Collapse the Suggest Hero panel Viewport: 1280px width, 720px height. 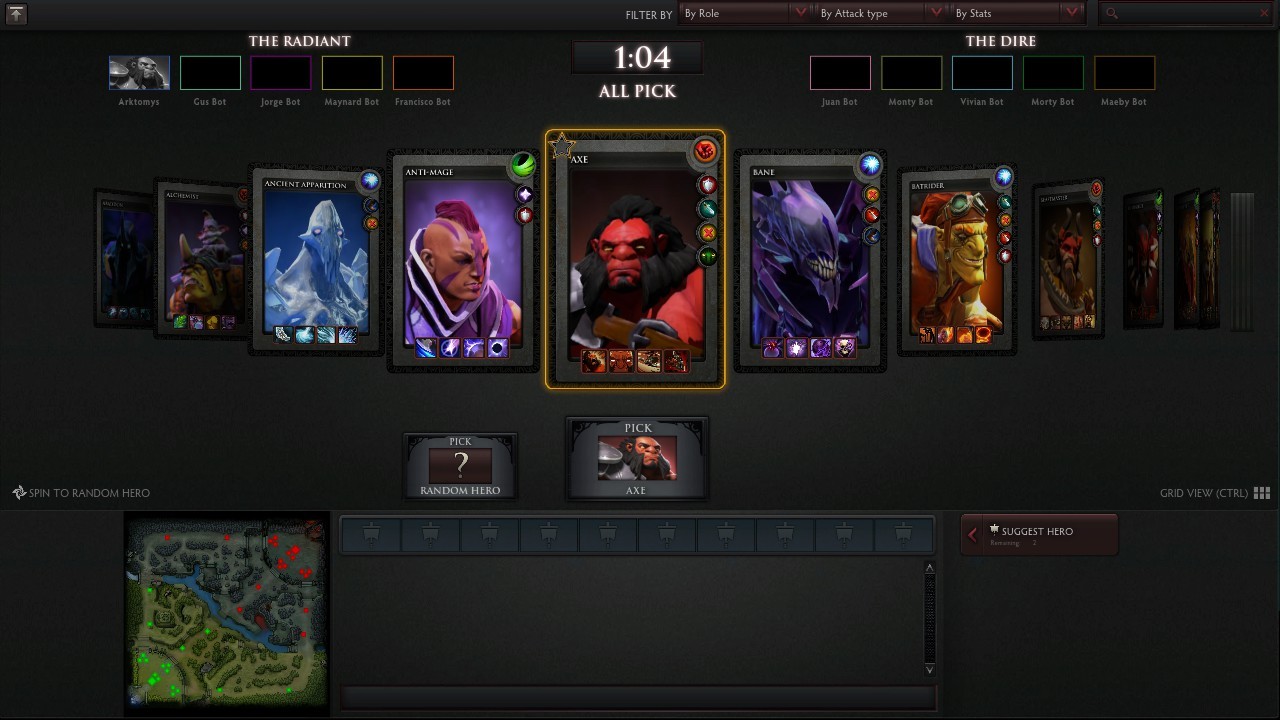pos(970,534)
